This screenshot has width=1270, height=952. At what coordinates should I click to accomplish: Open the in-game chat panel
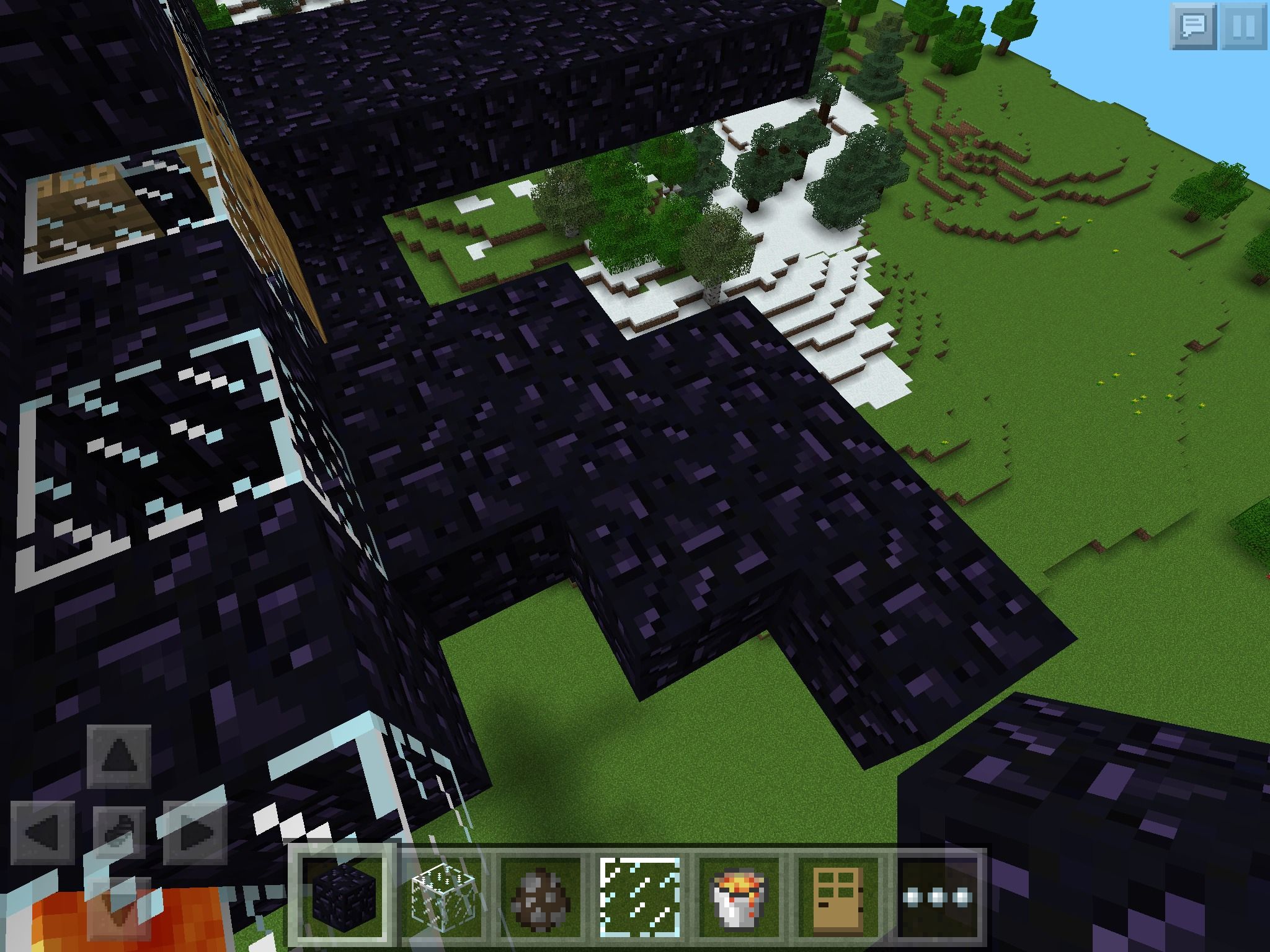(x=1194, y=26)
